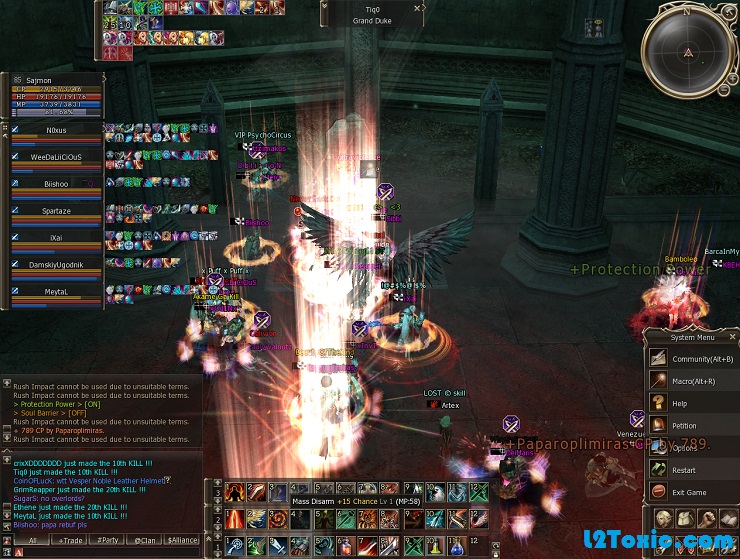
Task: Choose Help in the System Menu
Action: [680, 403]
